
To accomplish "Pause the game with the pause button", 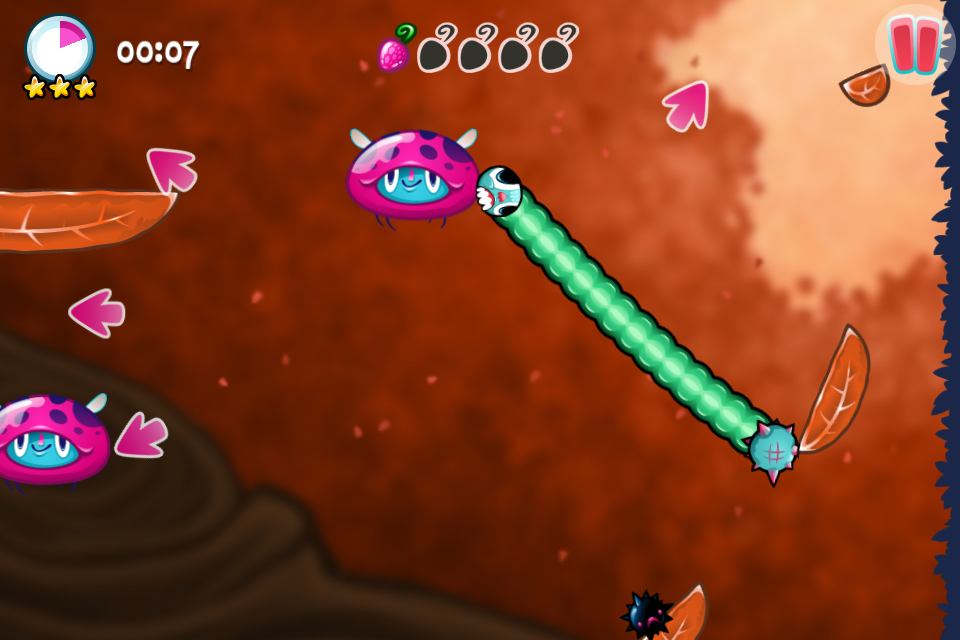I will 914,45.
